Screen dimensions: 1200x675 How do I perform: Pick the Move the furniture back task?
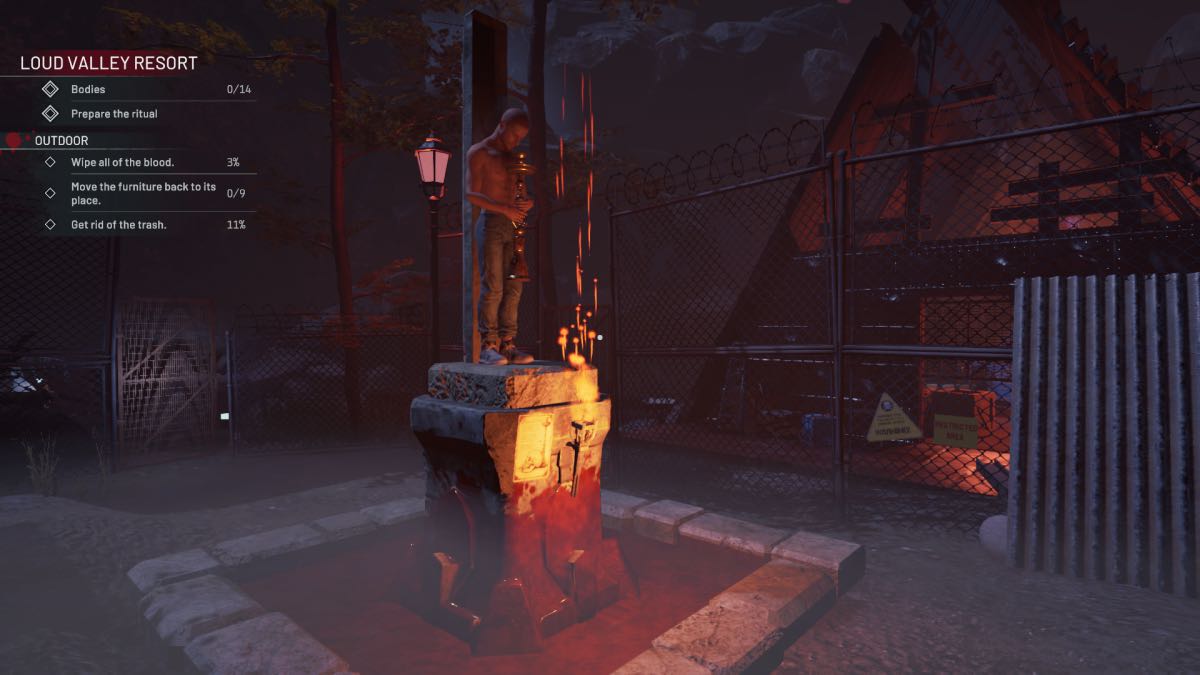pos(143,193)
